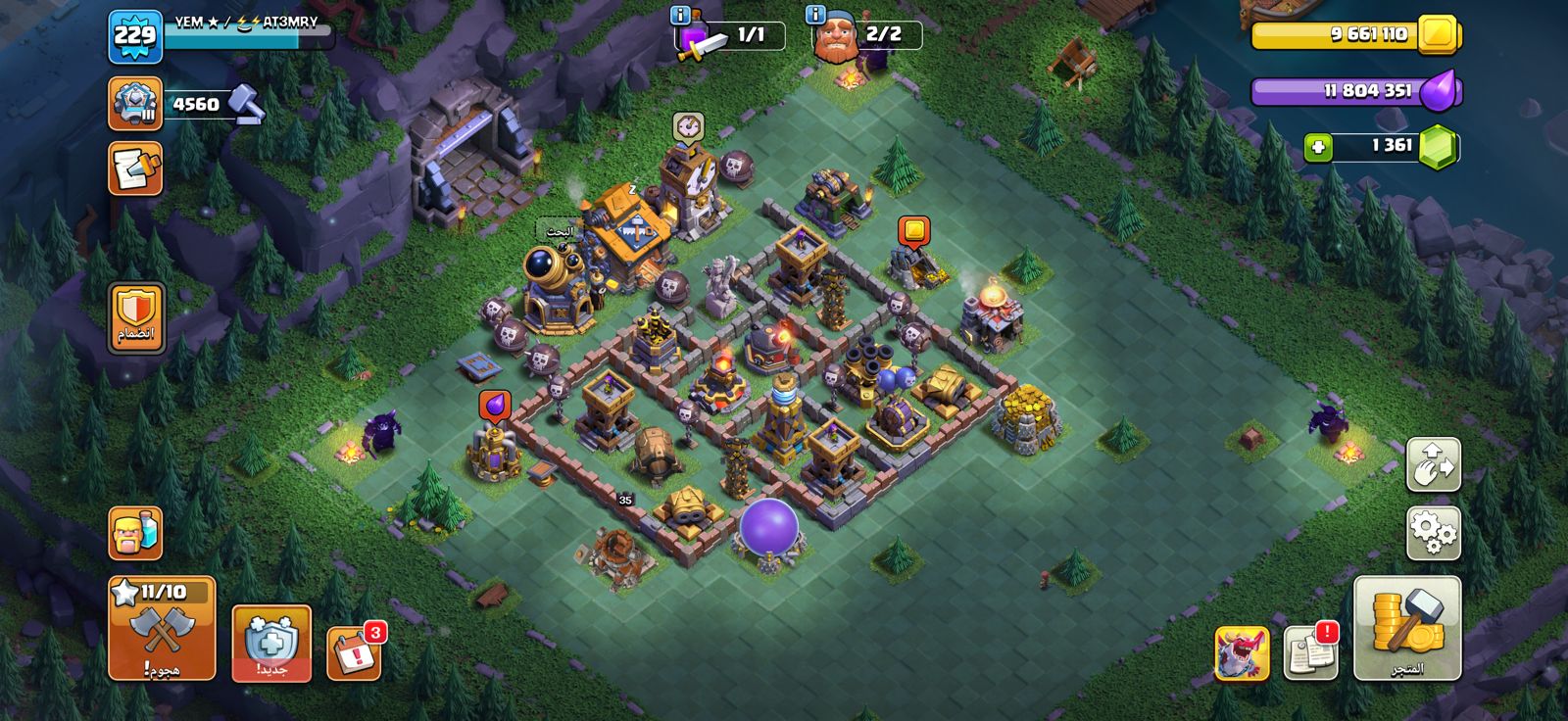Open the red dragon event icon
Screen dimensions: 1568x721
tap(1241, 653)
